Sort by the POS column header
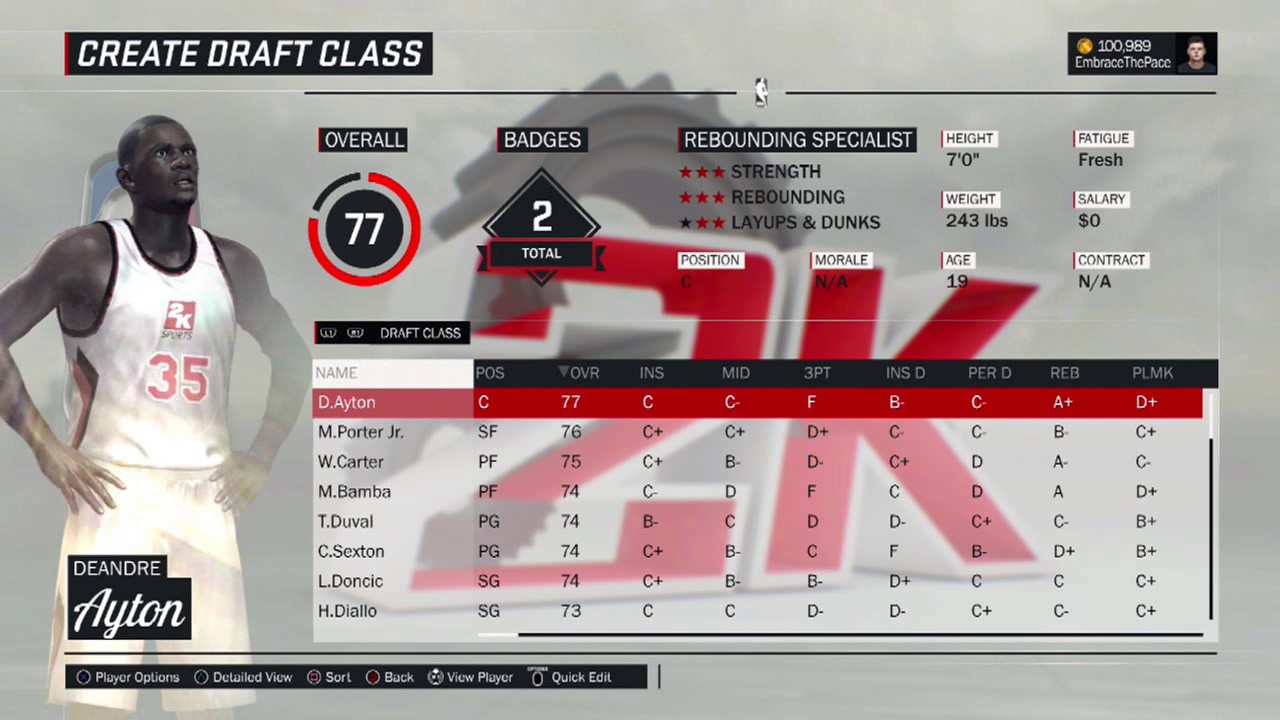The image size is (1280, 720). (490, 373)
